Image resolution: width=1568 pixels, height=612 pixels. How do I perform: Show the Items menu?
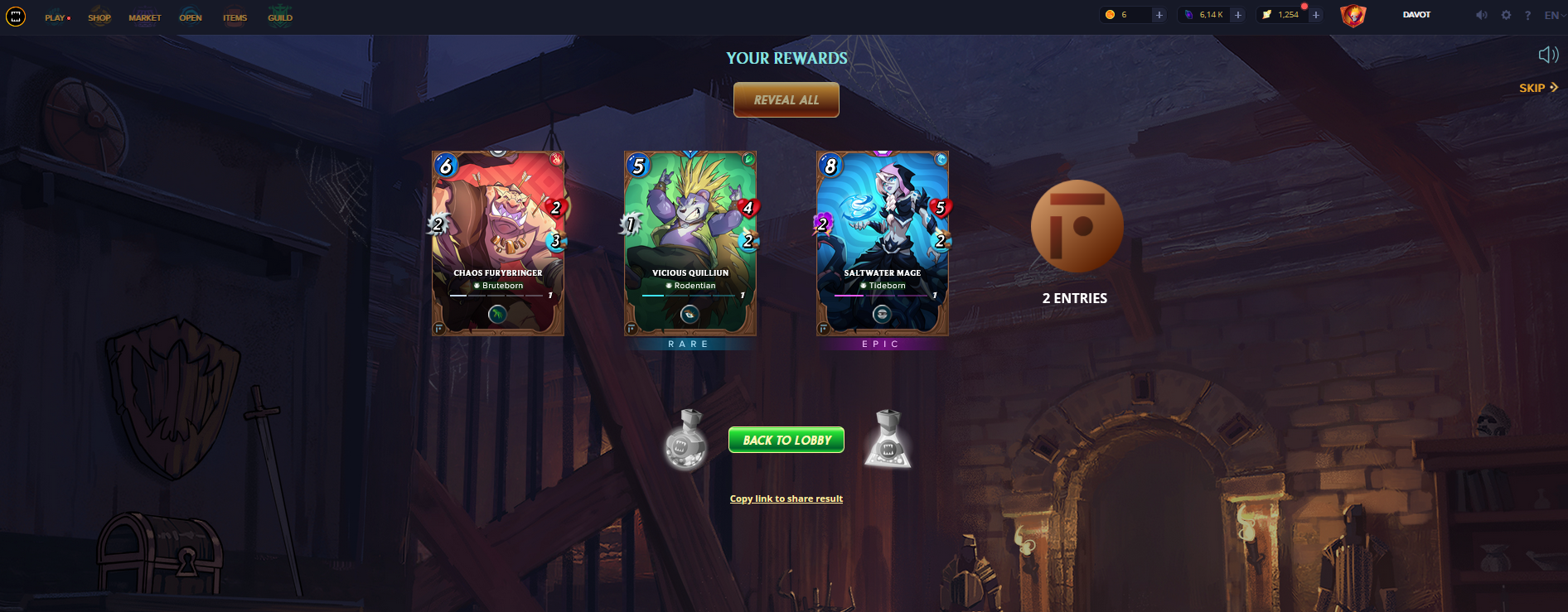coord(235,17)
